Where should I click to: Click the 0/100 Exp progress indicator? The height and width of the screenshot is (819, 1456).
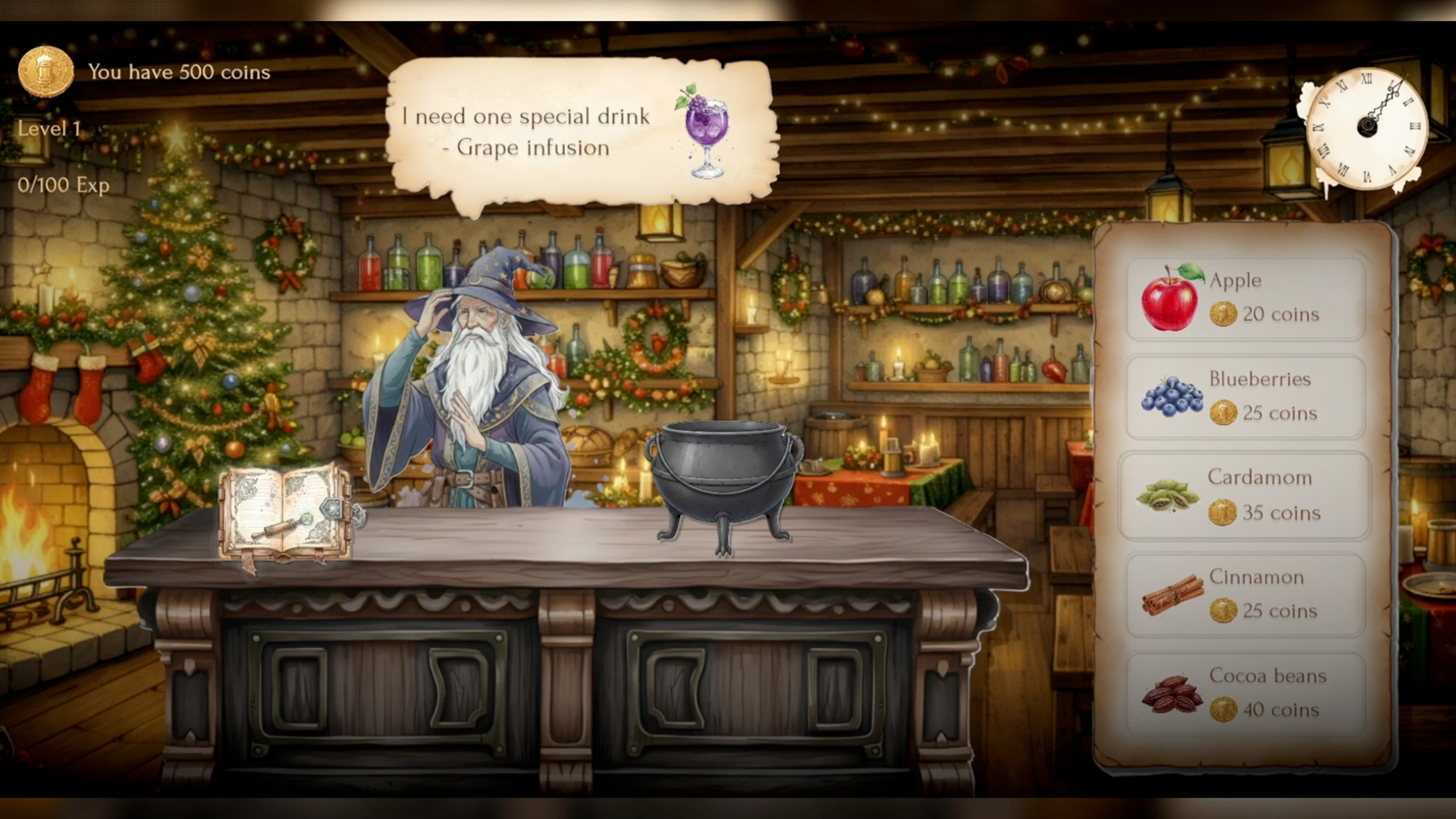coord(63,185)
